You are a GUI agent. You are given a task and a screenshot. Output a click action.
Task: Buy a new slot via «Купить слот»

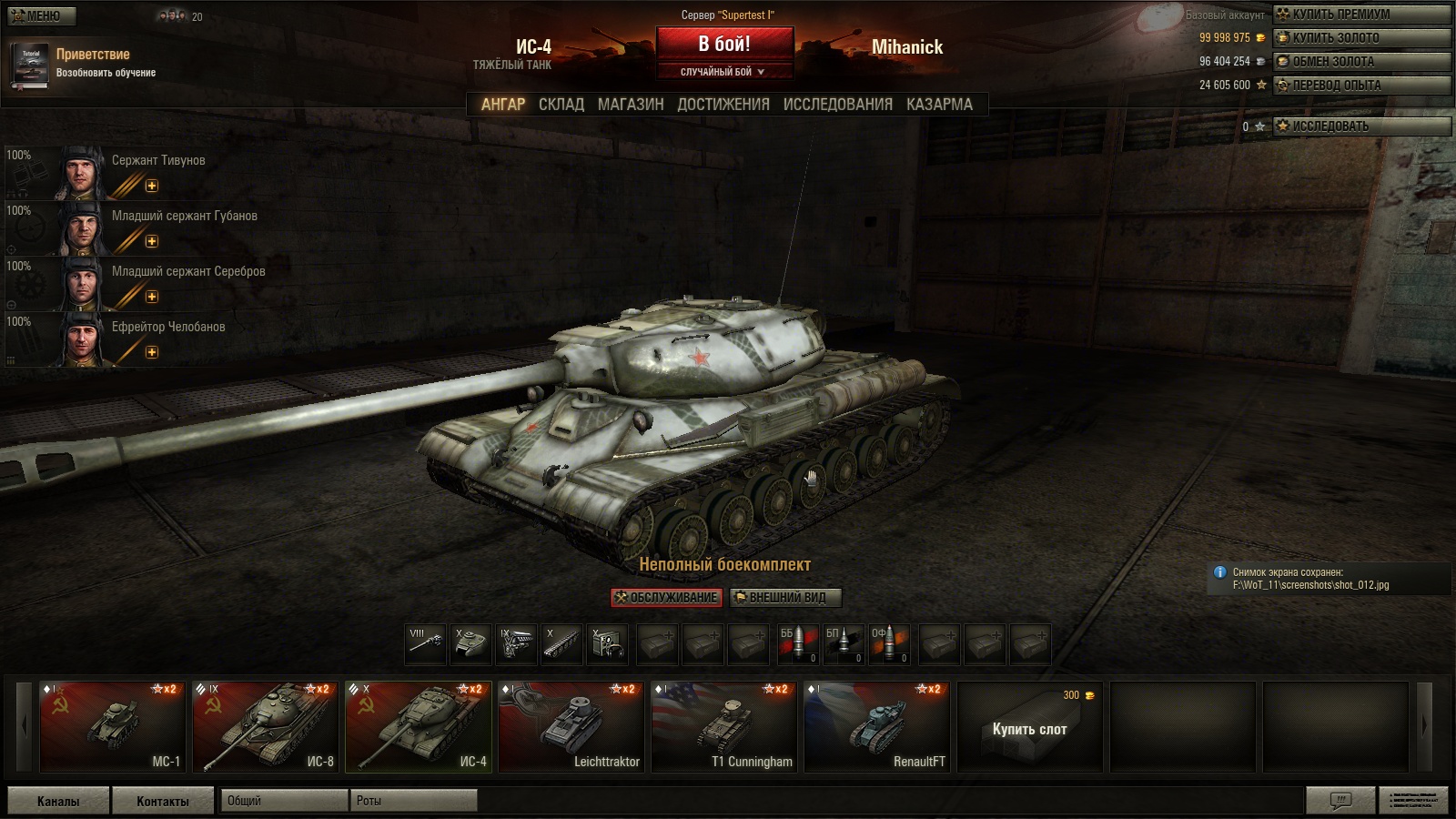click(x=1029, y=729)
